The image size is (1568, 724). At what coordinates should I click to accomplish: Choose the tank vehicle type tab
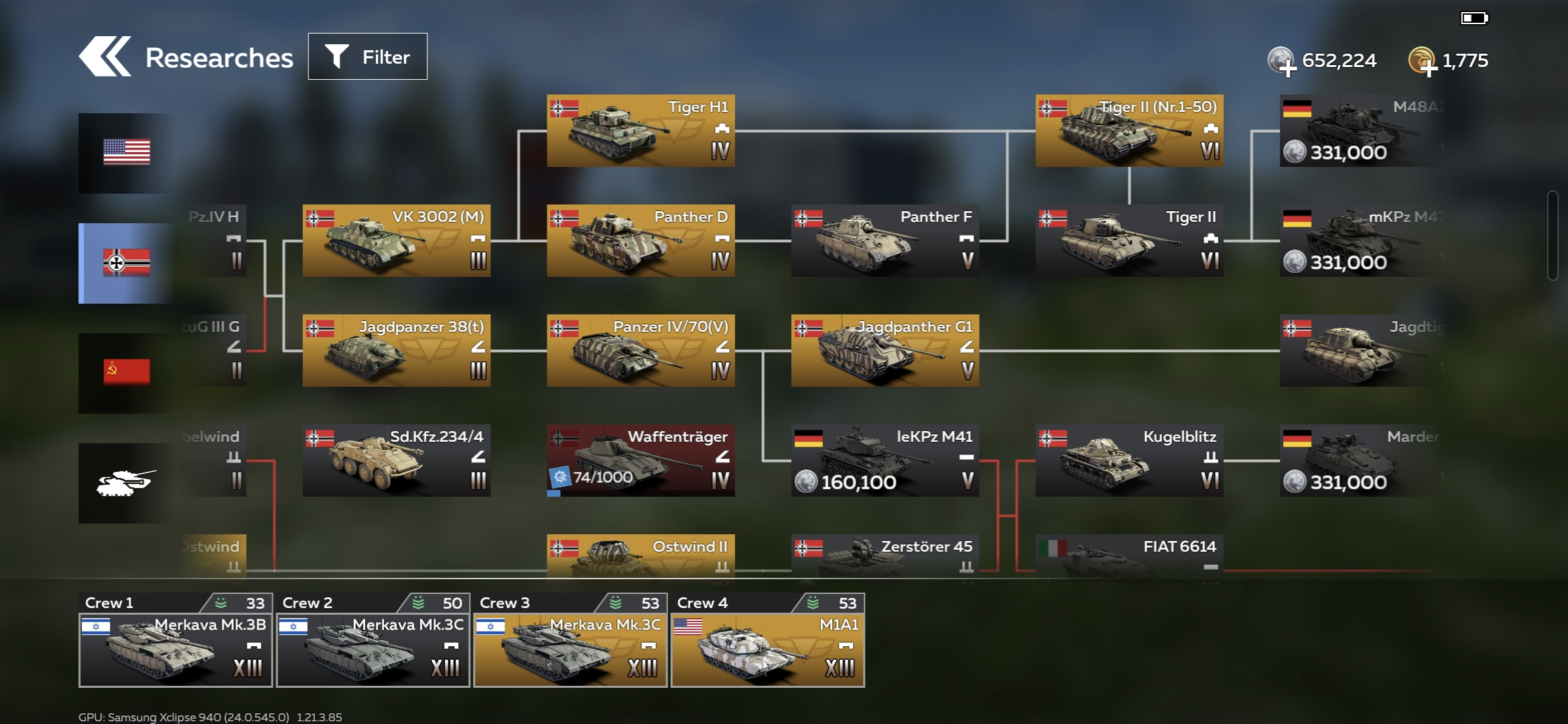pyautogui.click(x=126, y=483)
